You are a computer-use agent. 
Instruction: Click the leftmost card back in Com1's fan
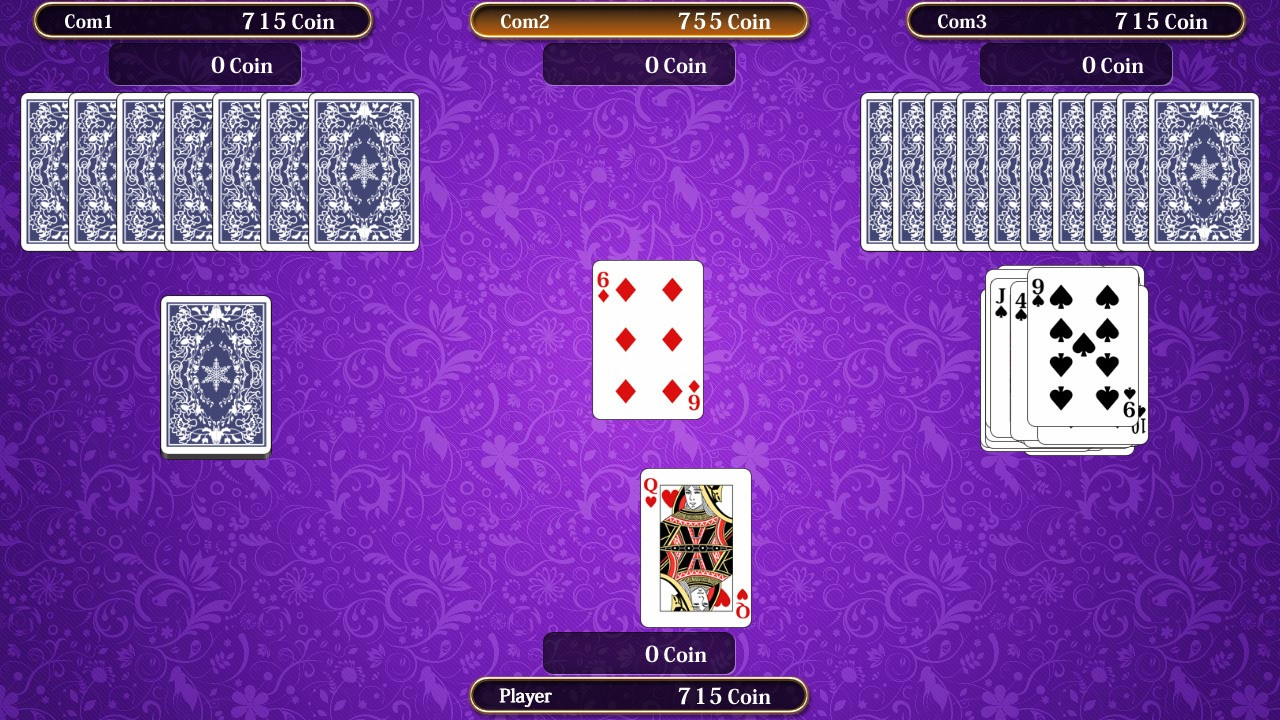(x=40, y=170)
